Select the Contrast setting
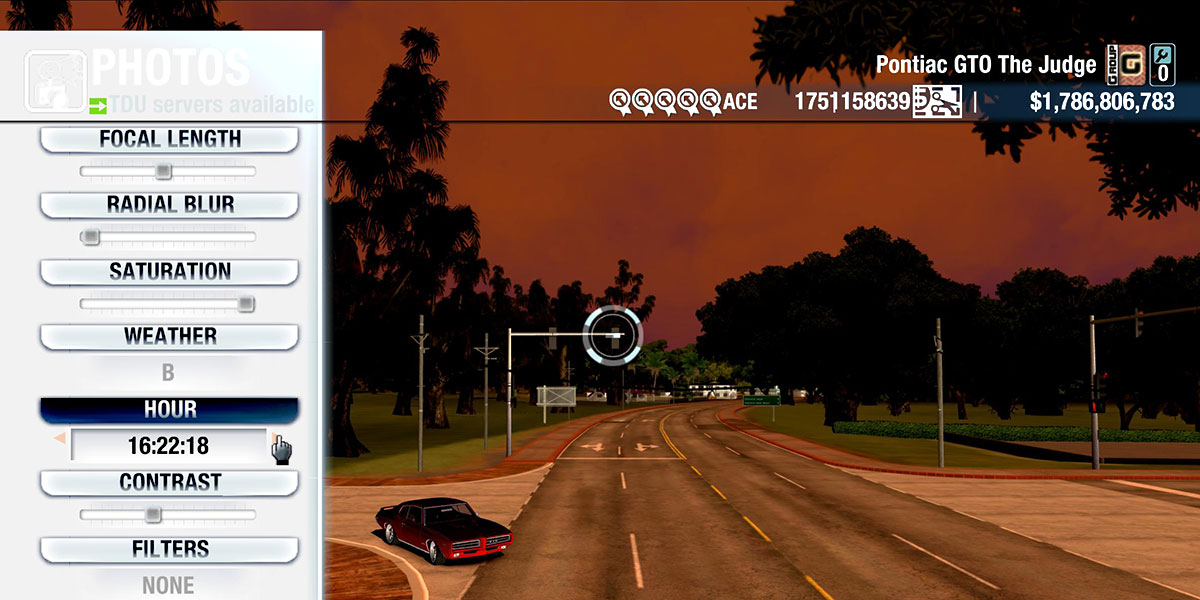 [x=169, y=483]
